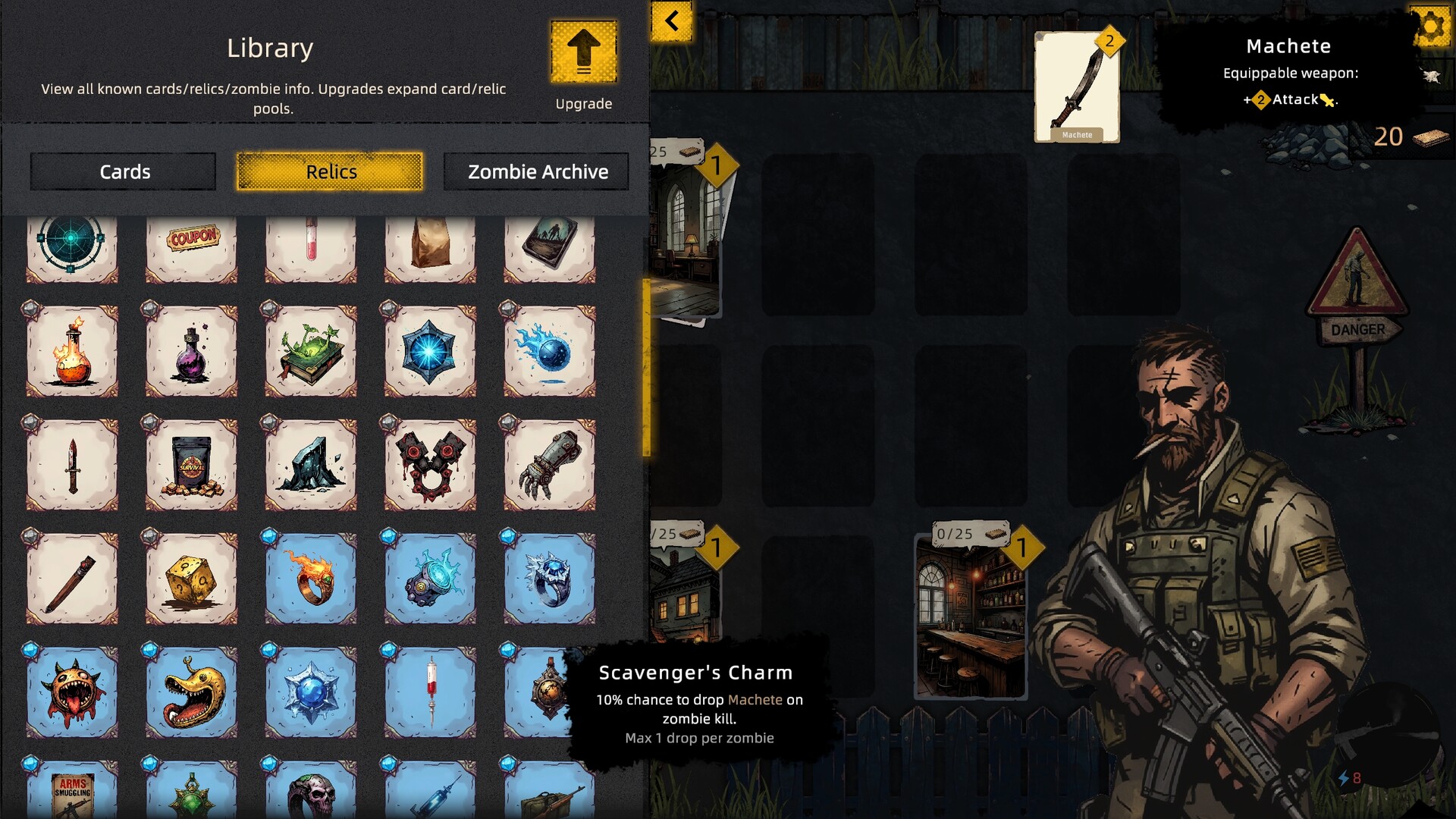
Task: View the mechanical gauntlet relic
Action: click(x=549, y=465)
